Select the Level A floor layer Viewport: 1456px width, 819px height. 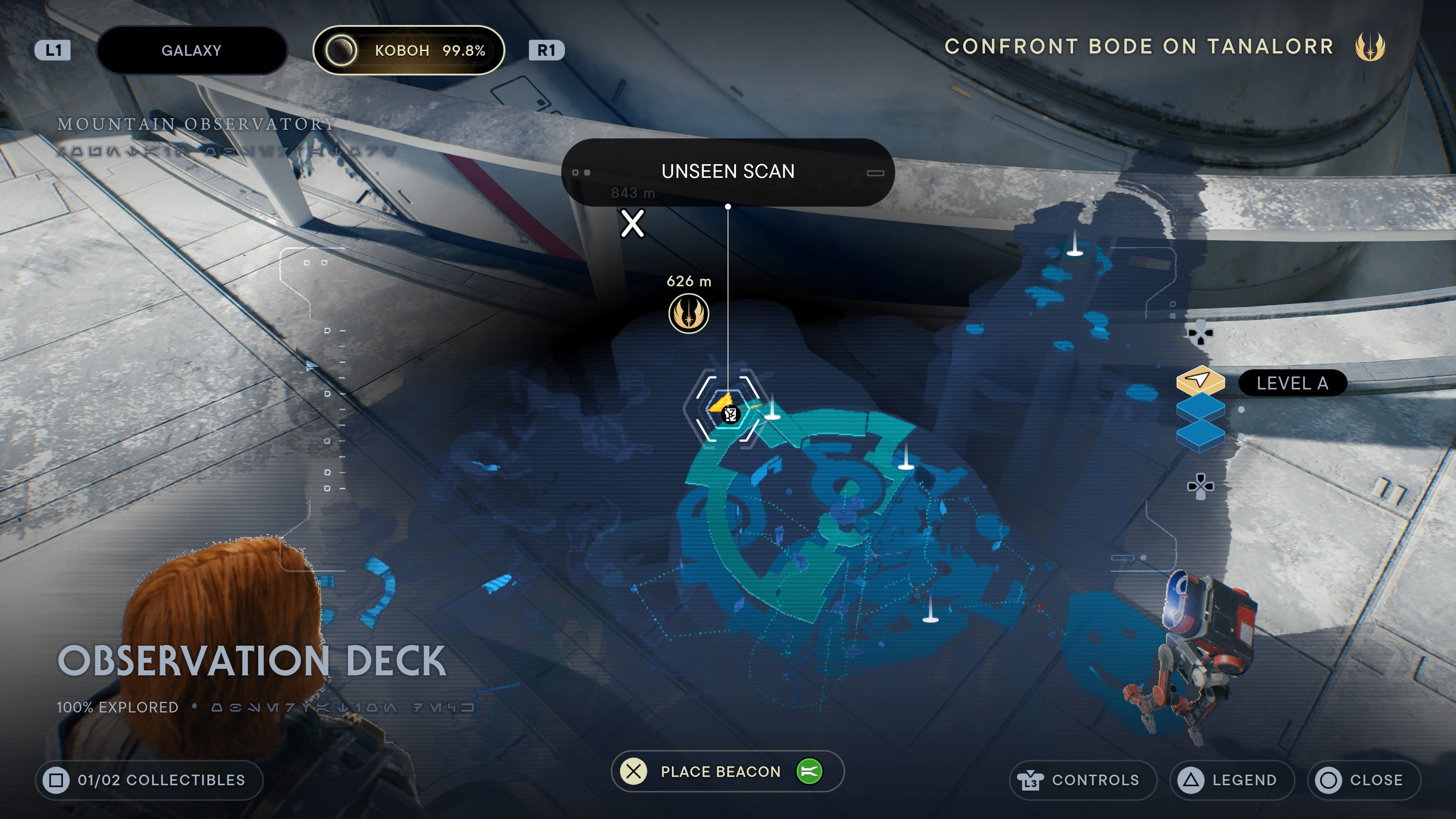pos(1200,380)
